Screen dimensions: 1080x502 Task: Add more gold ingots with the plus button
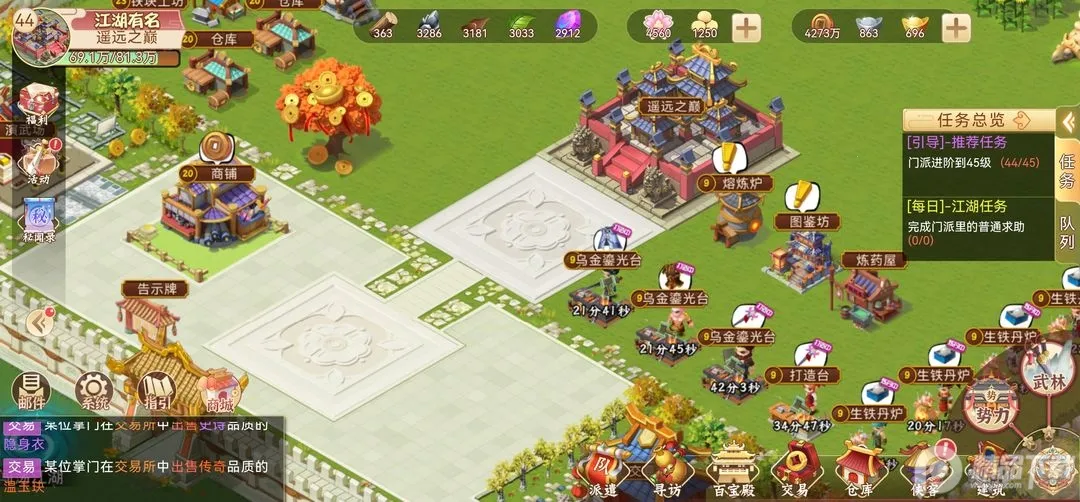pos(956,27)
